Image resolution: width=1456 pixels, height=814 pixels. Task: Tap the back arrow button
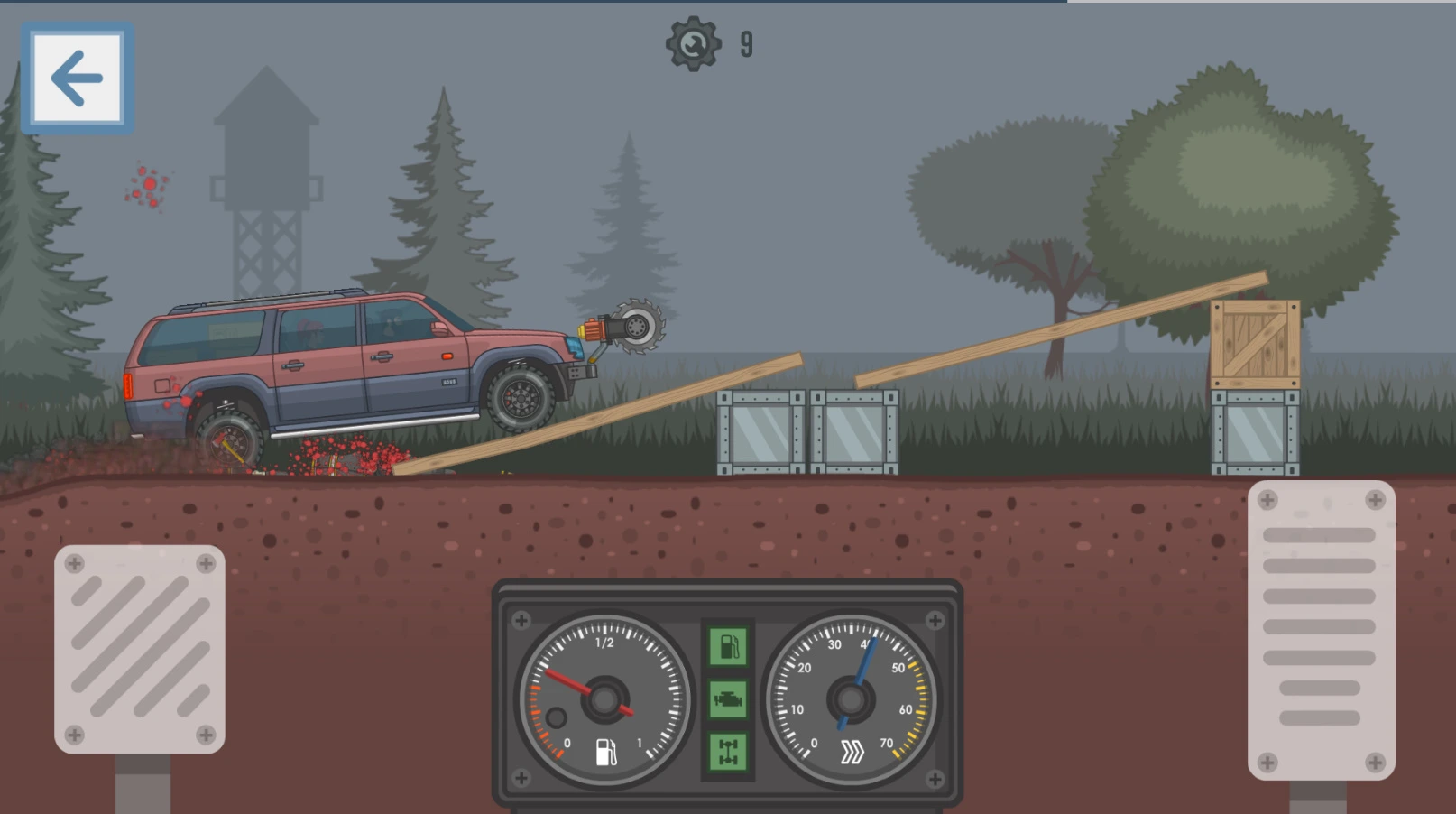[78, 79]
